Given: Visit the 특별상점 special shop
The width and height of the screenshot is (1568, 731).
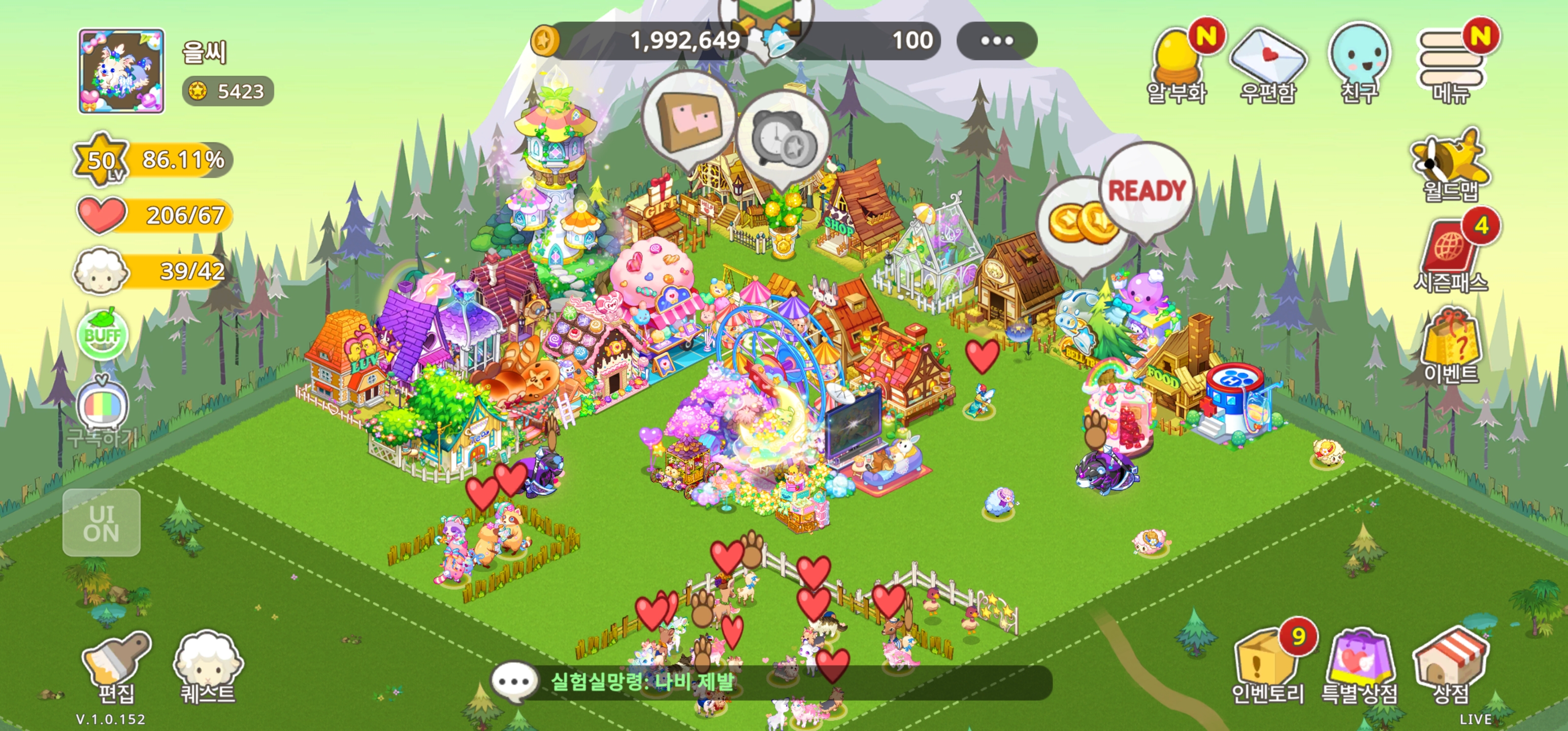Looking at the screenshot, I should point(1359,667).
